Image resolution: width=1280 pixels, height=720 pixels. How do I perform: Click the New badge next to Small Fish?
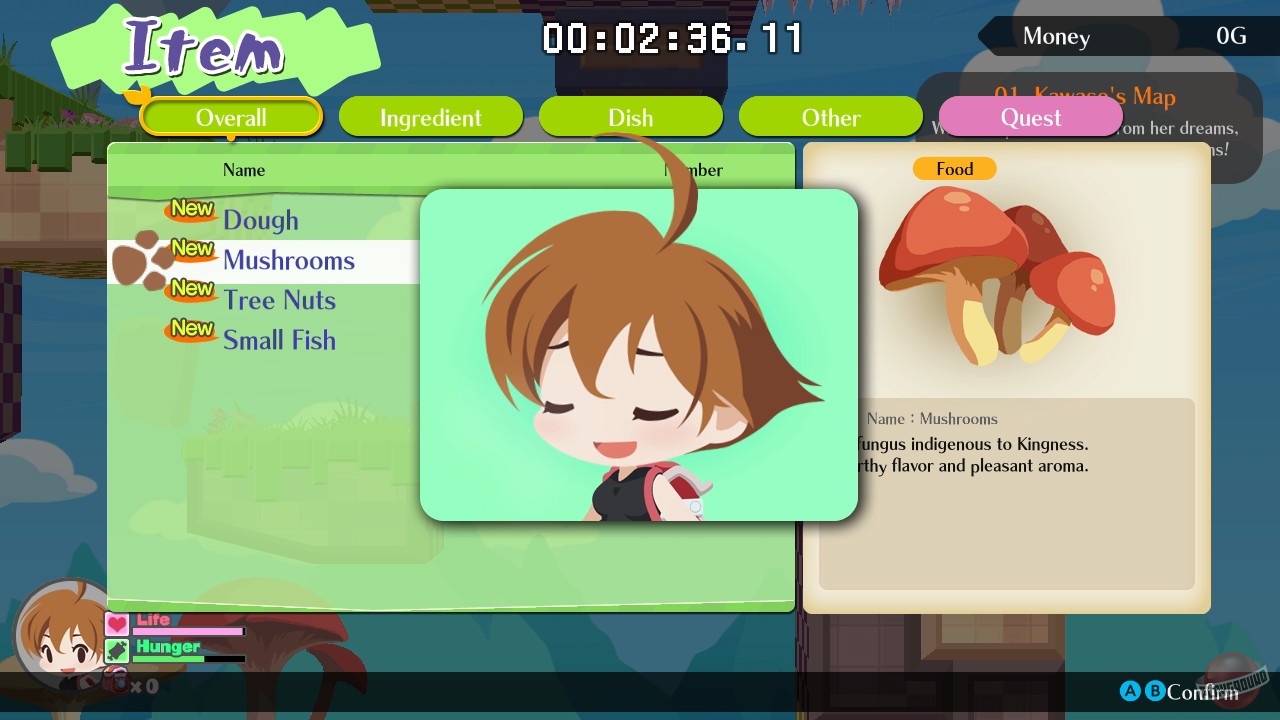point(190,331)
